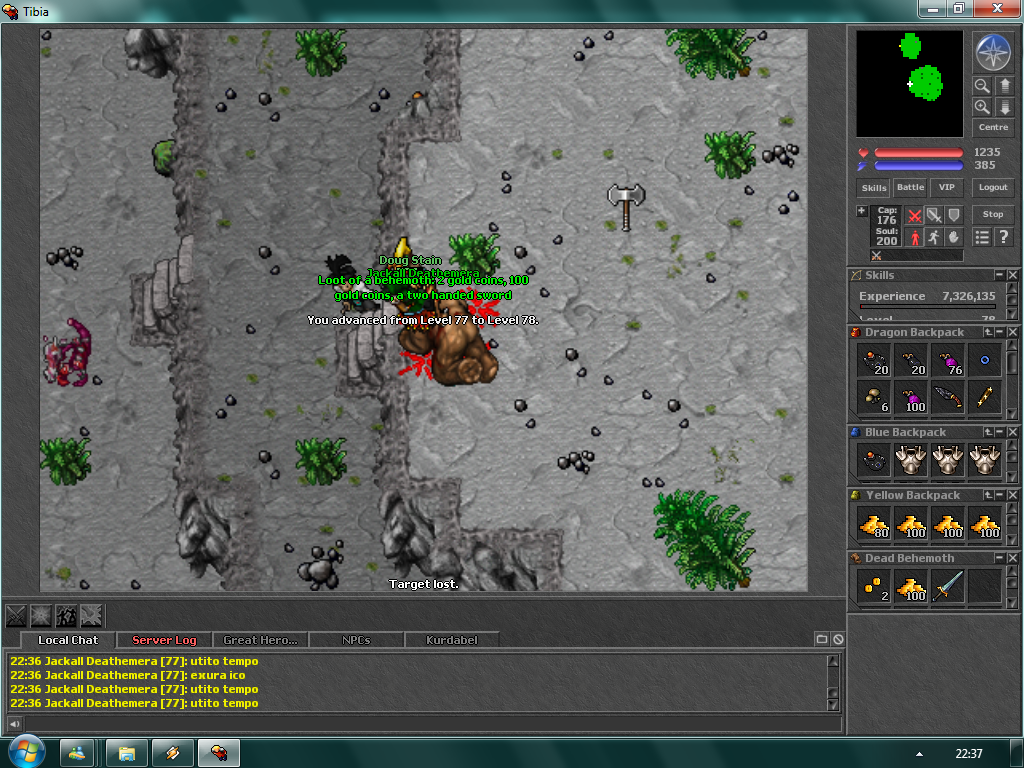
Task: Show the VIP list
Action: coord(945,187)
